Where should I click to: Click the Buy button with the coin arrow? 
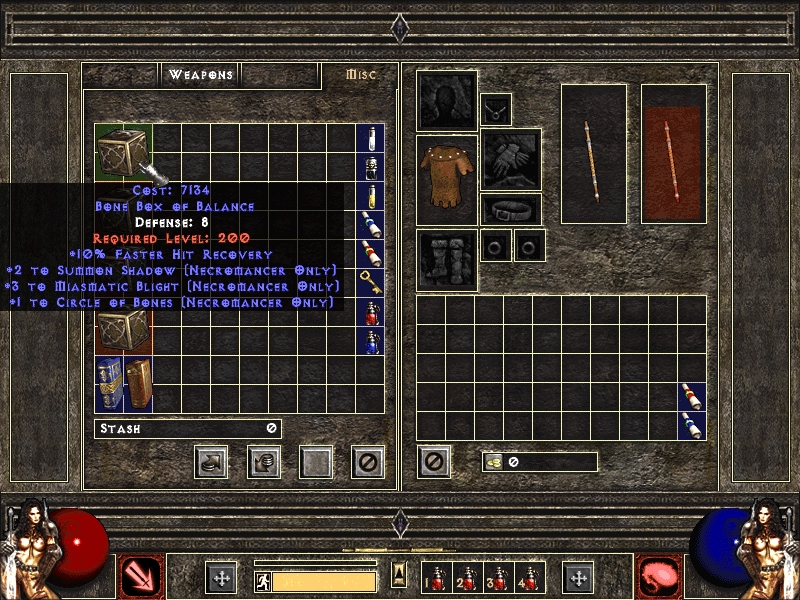point(213,462)
